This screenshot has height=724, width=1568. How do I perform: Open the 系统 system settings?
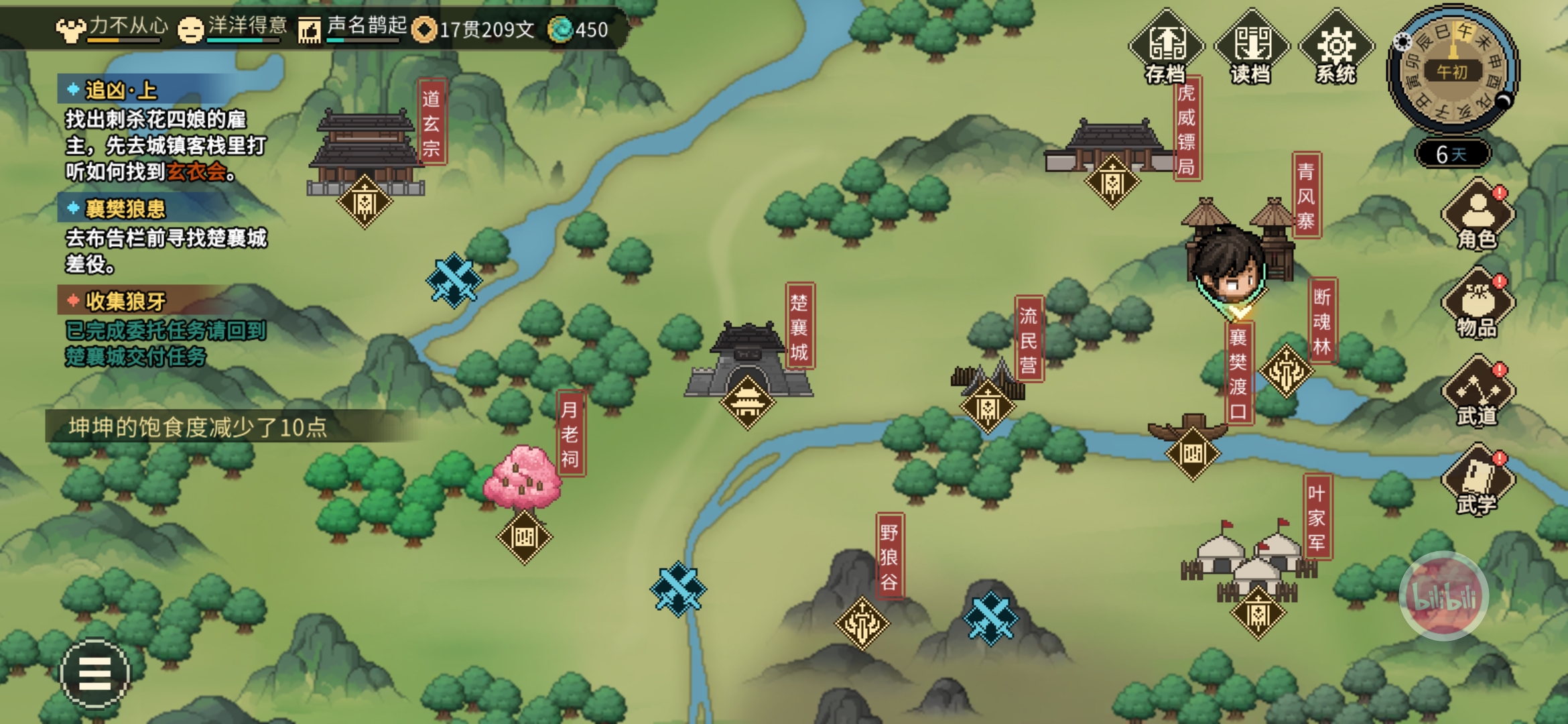(1336, 48)
